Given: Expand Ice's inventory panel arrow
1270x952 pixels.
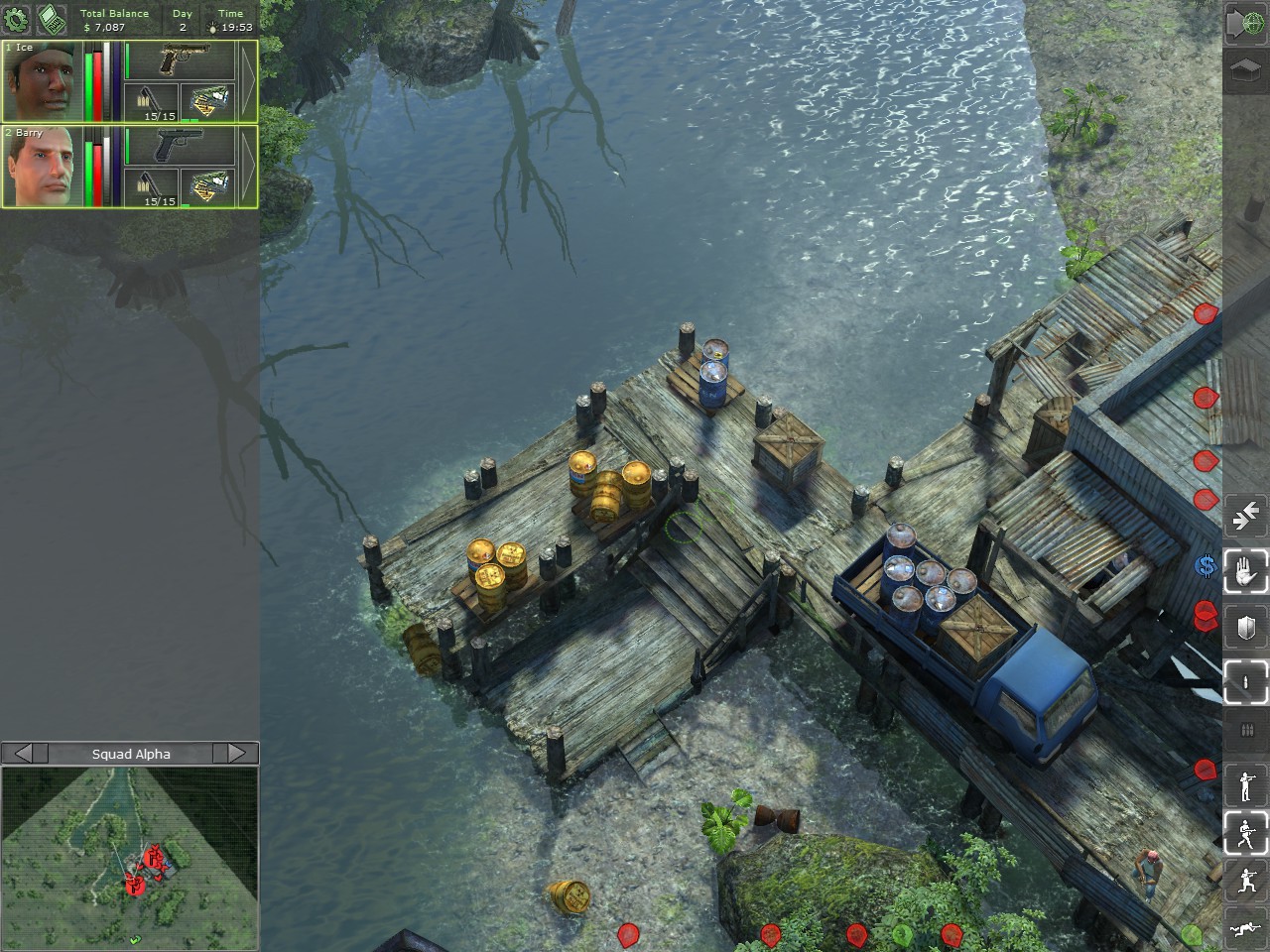Looking at the screenshot, I should pyautogui.click(x=247, y=82).
